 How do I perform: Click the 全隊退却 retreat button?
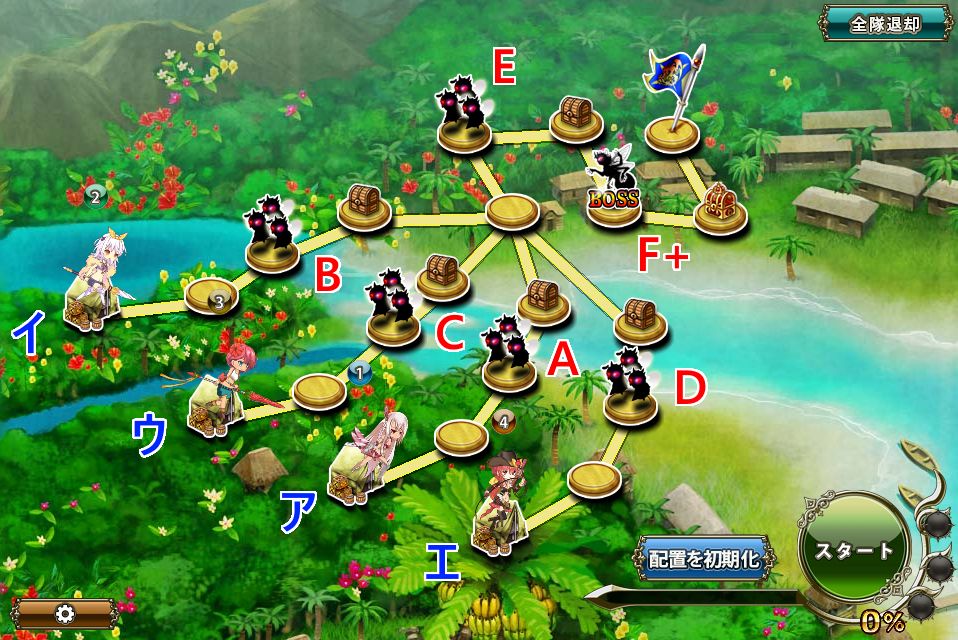point(885,25)
